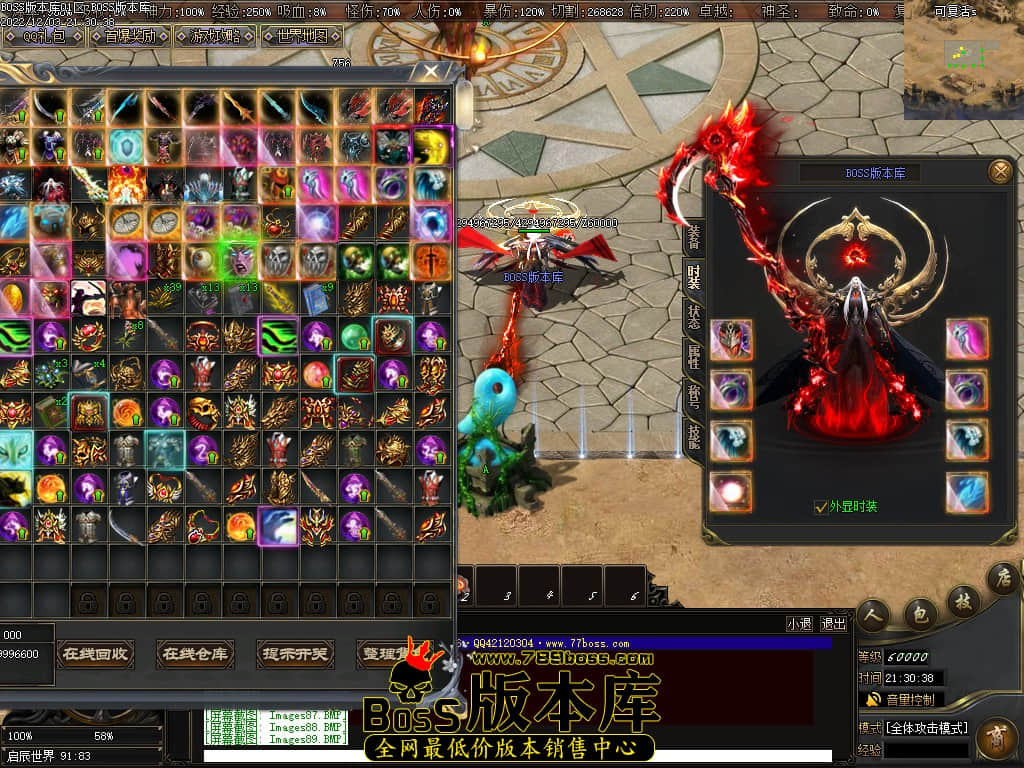Switch to the 装备 equipment tab
Image resolution: width=1024 pixels, height=768 pixels.
click(693, 237)
